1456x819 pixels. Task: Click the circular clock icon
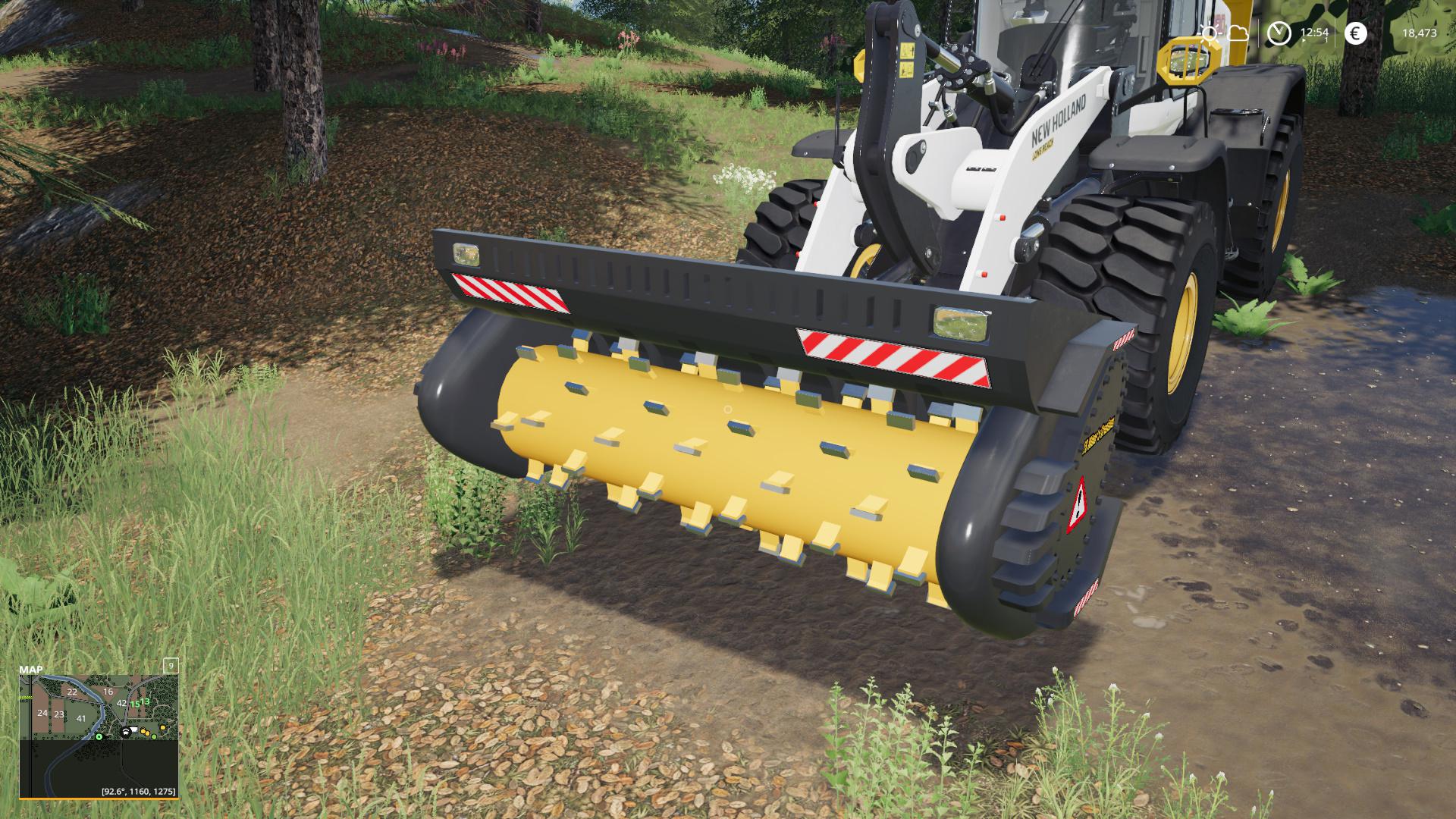point(1279,33)
